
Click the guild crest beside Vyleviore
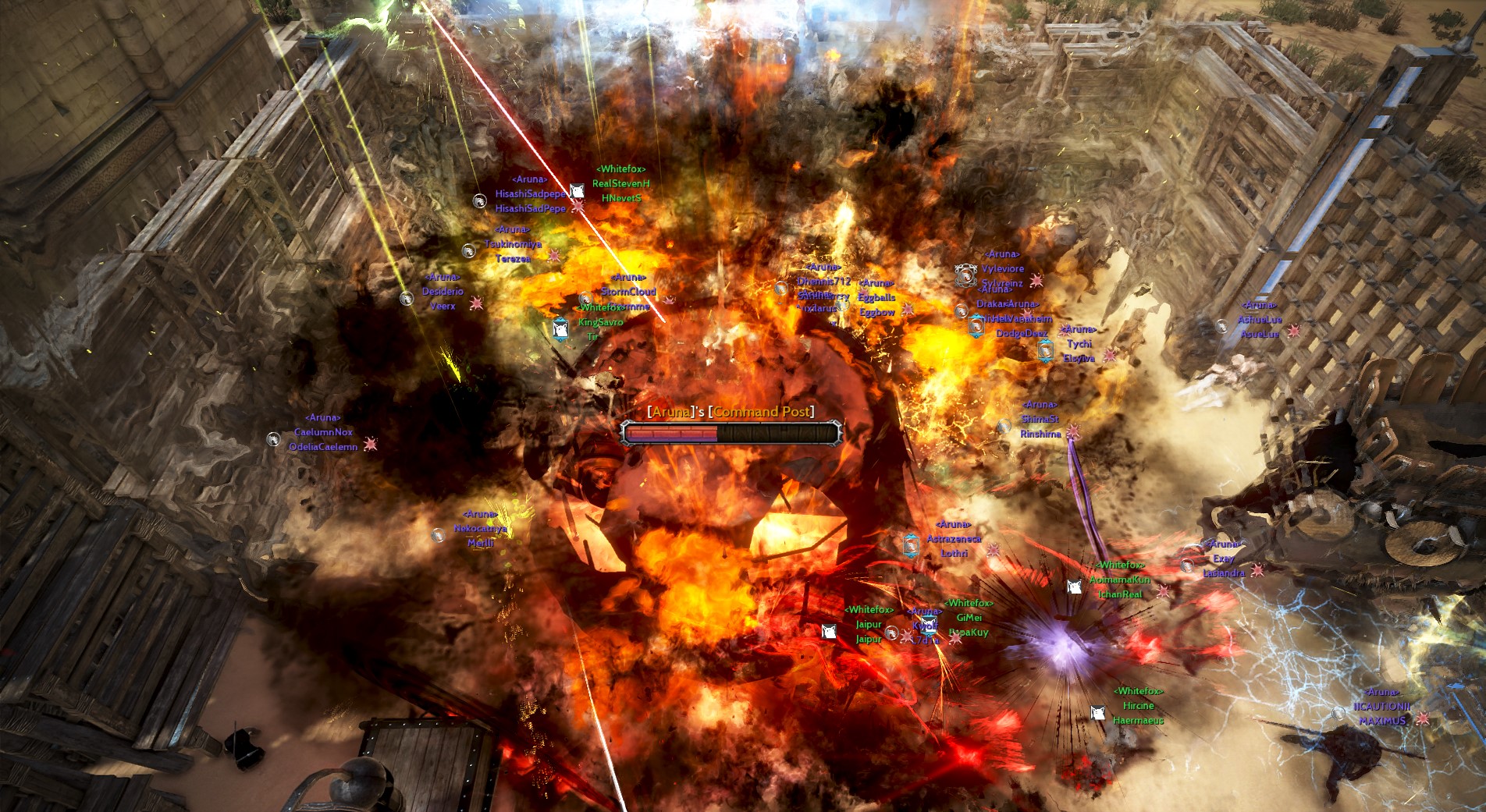coord(965,275)
